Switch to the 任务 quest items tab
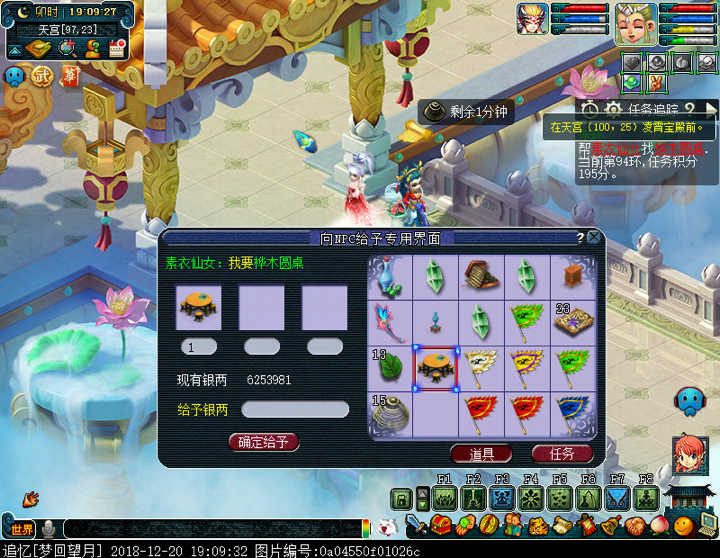 562,453
